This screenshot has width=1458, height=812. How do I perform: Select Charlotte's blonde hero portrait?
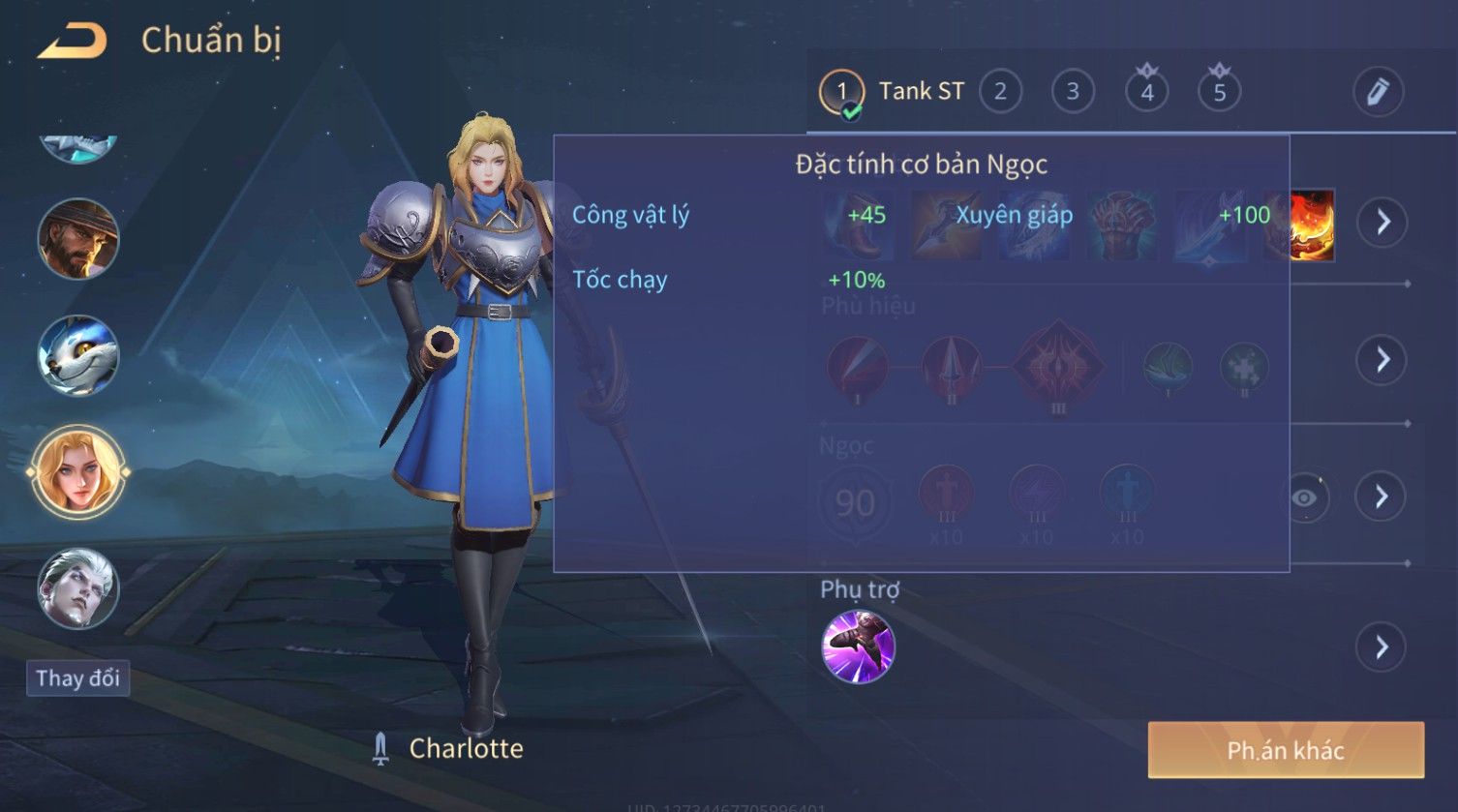(x=78, y=472)
